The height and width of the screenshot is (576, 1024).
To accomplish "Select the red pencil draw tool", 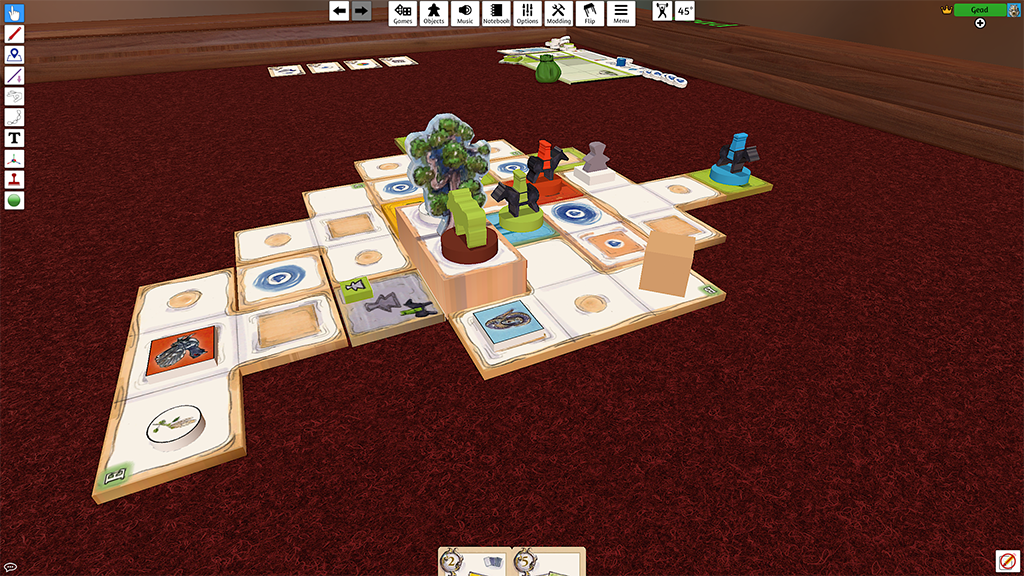I will [15, 35].
